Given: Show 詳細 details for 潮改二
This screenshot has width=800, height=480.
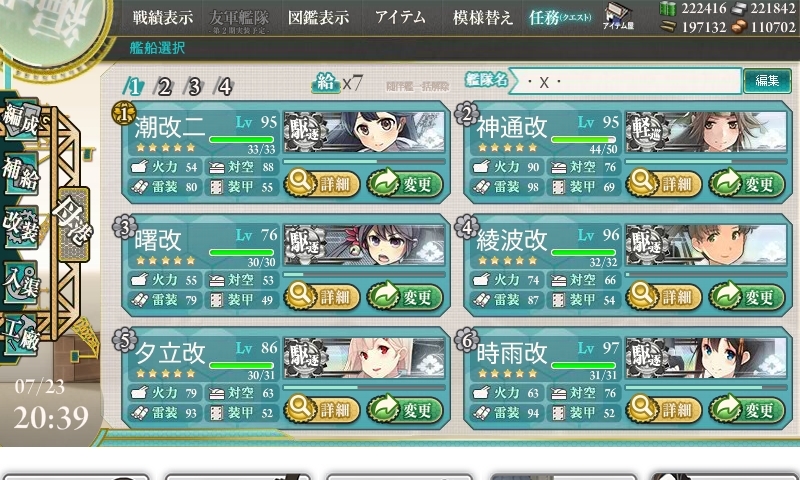Looking at the screenshot, I should 323,183.
